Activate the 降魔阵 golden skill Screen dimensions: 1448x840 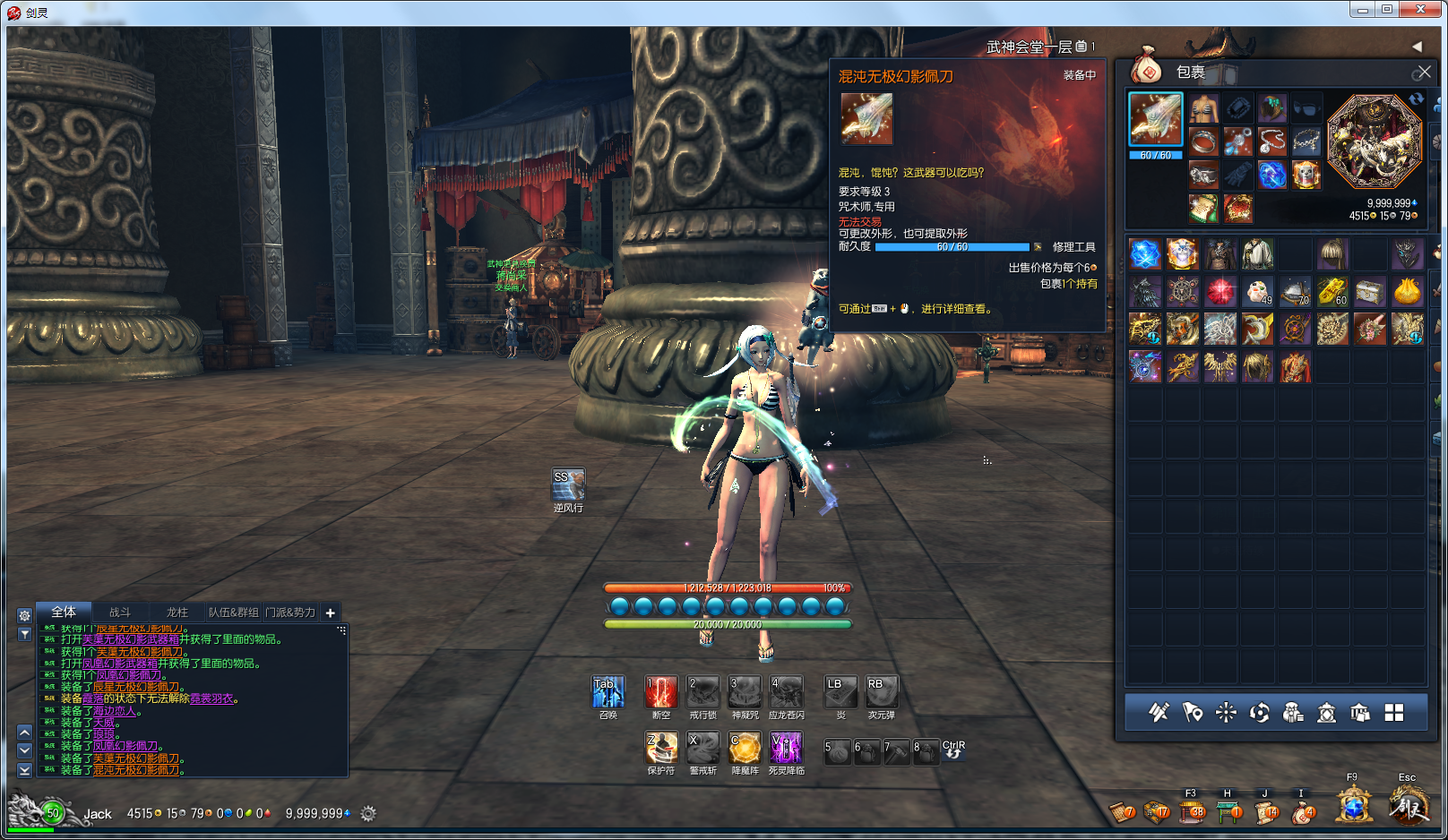click(x=745, y=748)
